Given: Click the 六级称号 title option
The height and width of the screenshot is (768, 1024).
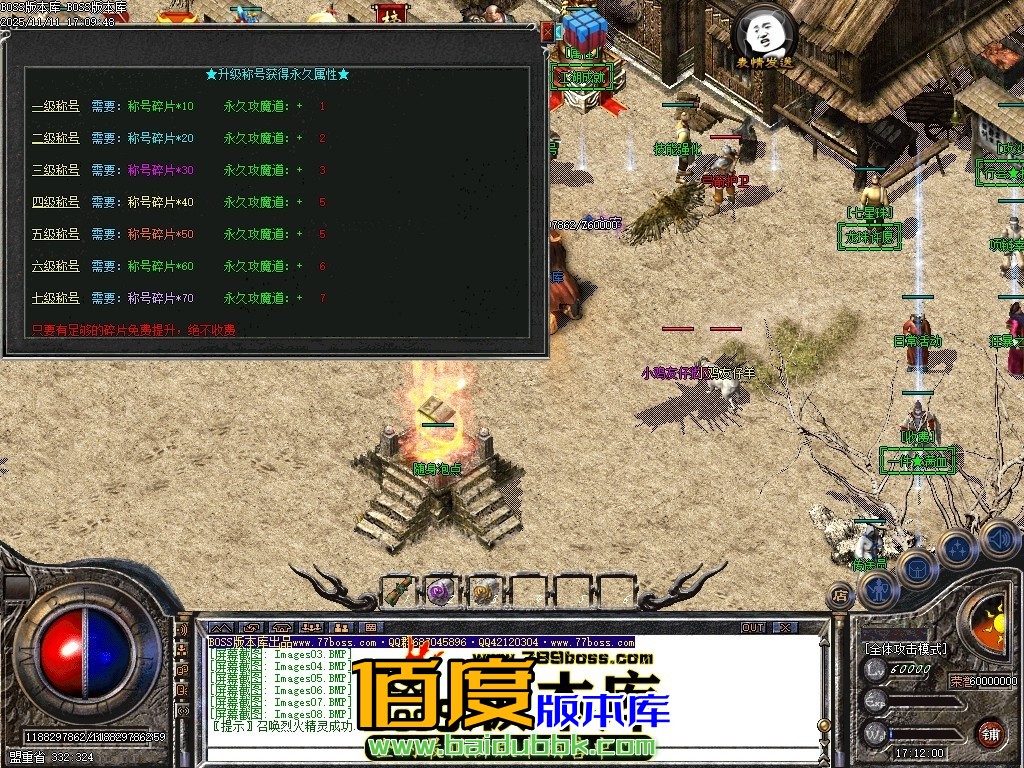Looking at the screenshot, I should pos(56,266).
